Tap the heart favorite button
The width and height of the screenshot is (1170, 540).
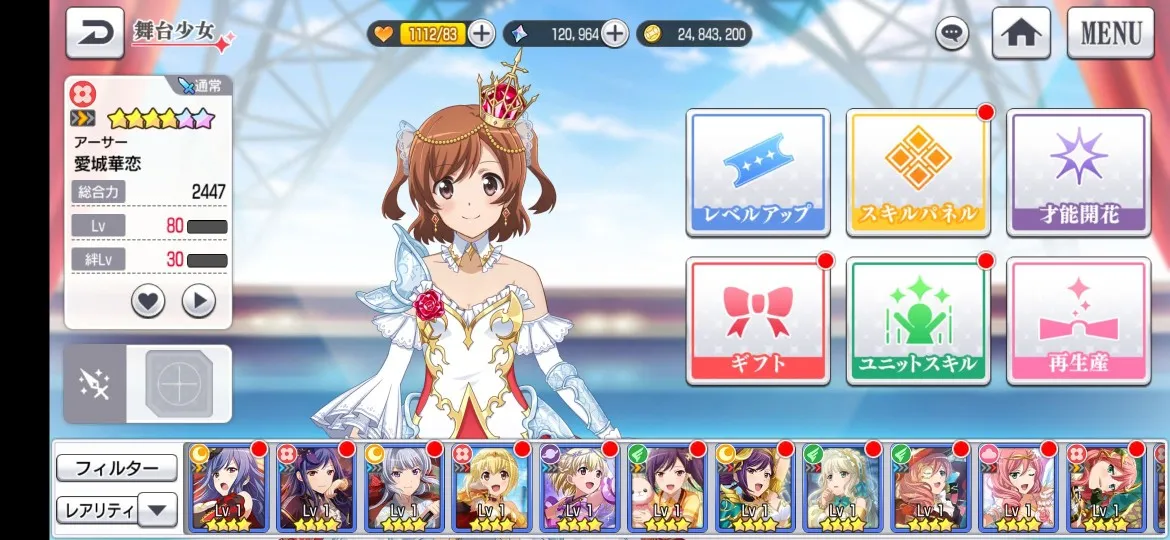click(148, 300)
